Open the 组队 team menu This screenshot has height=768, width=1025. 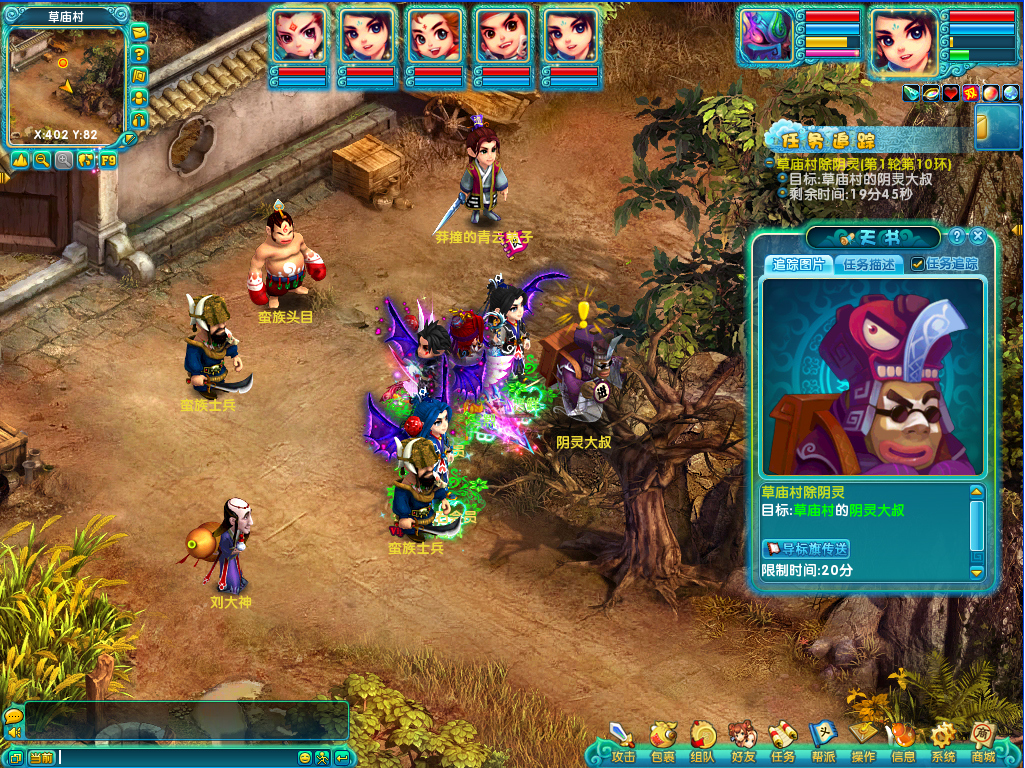(x=703, y=738)
